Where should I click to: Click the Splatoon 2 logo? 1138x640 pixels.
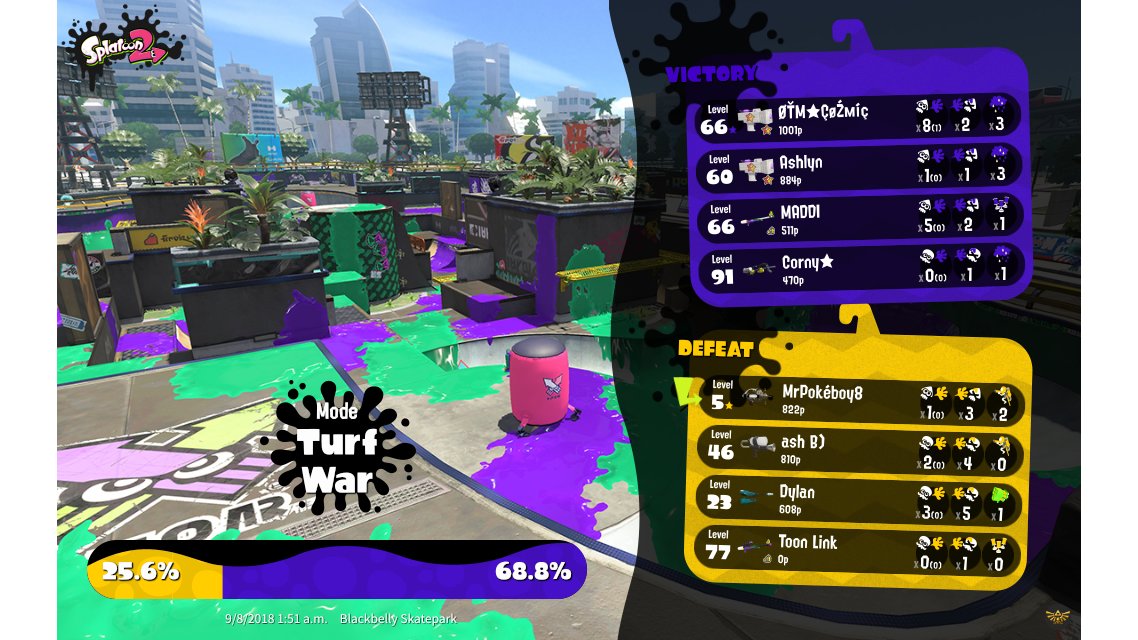(123, 40)
